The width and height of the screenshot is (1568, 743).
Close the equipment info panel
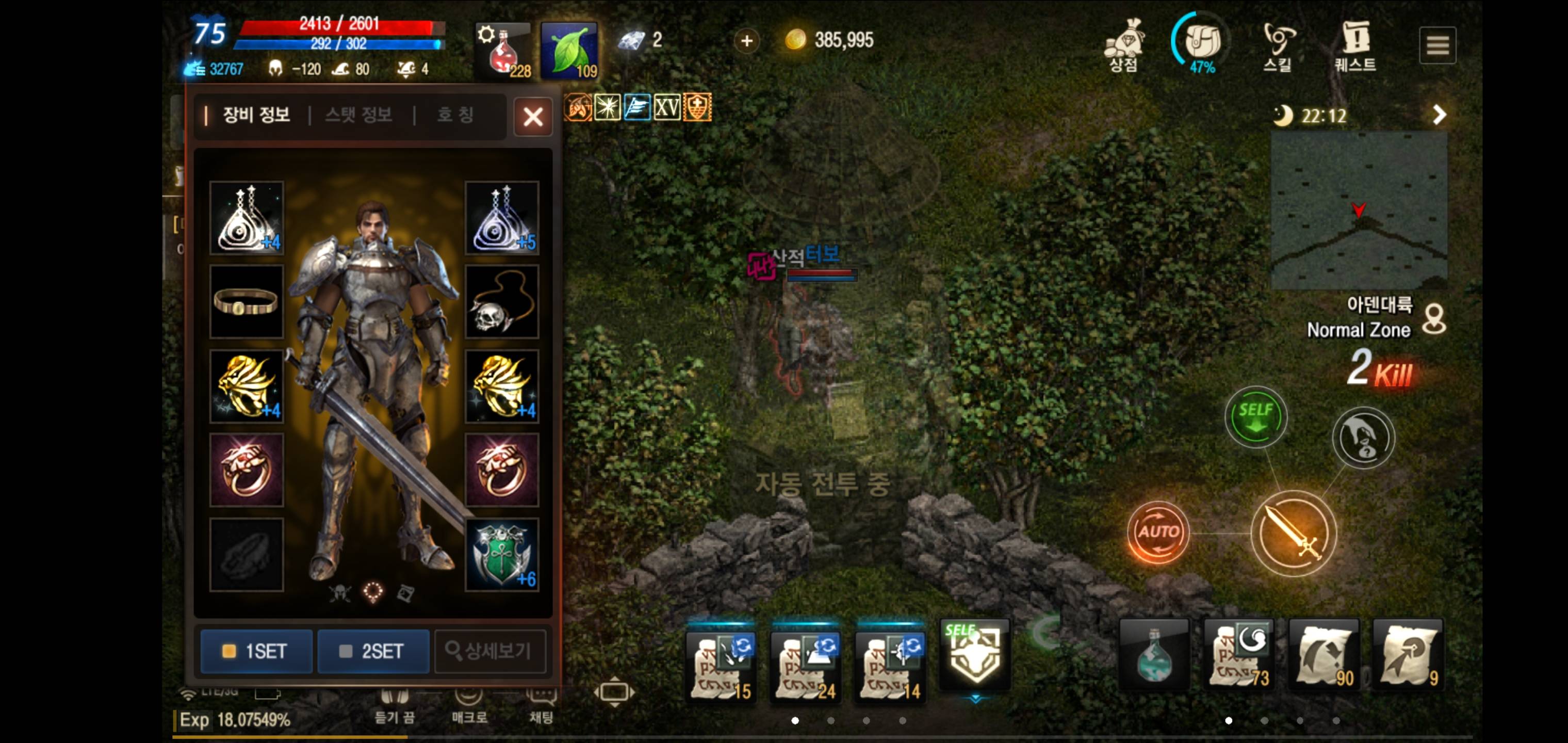pyautogui.click(x=533, y=116)
